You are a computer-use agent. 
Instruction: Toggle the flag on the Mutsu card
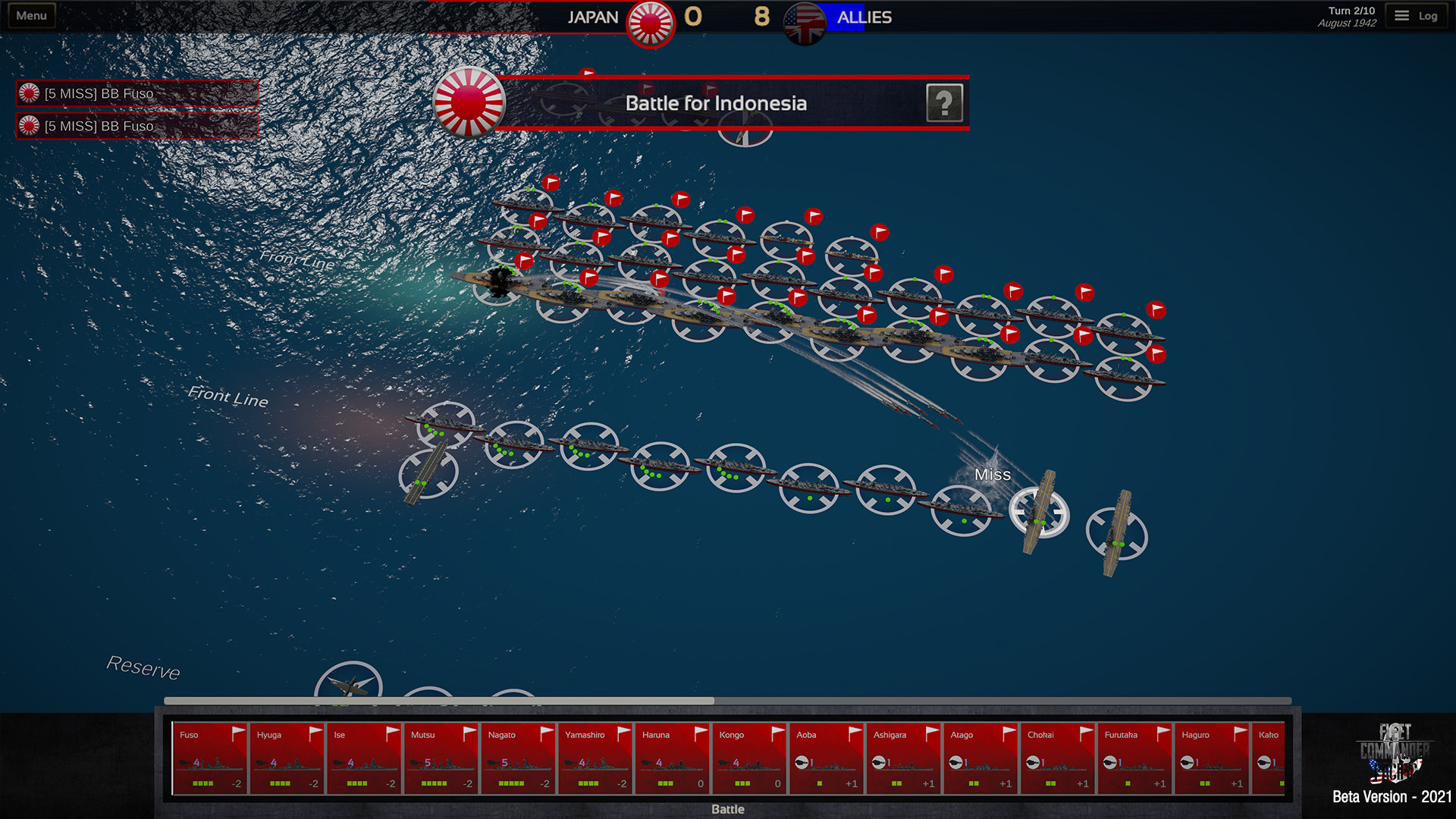pyautogui.click(x=469, y=732)
